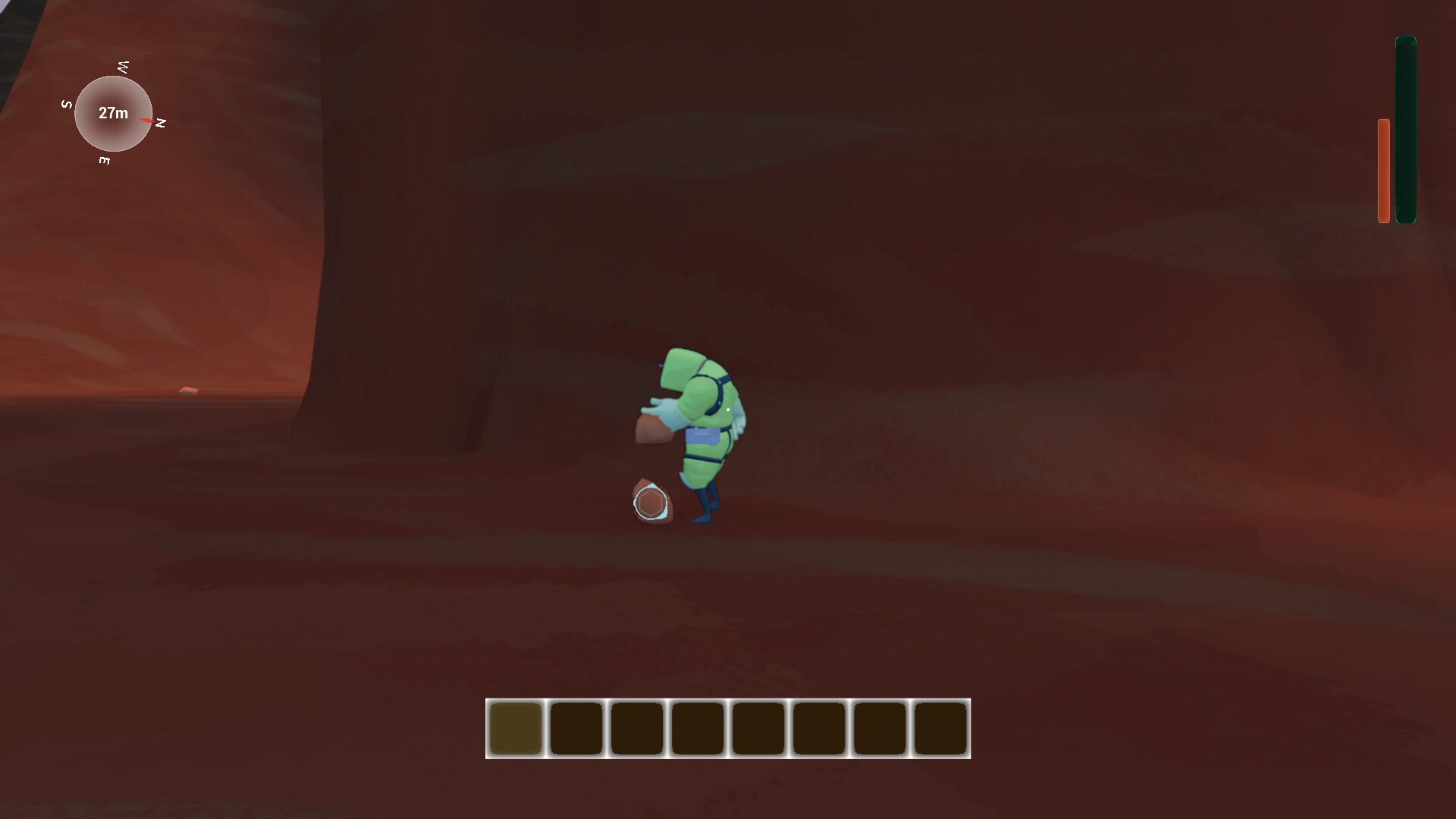Viewport: 1456px width, 819px height.
Task: Select the fourth hotbar slot
Action: click(x=698, y=729)
